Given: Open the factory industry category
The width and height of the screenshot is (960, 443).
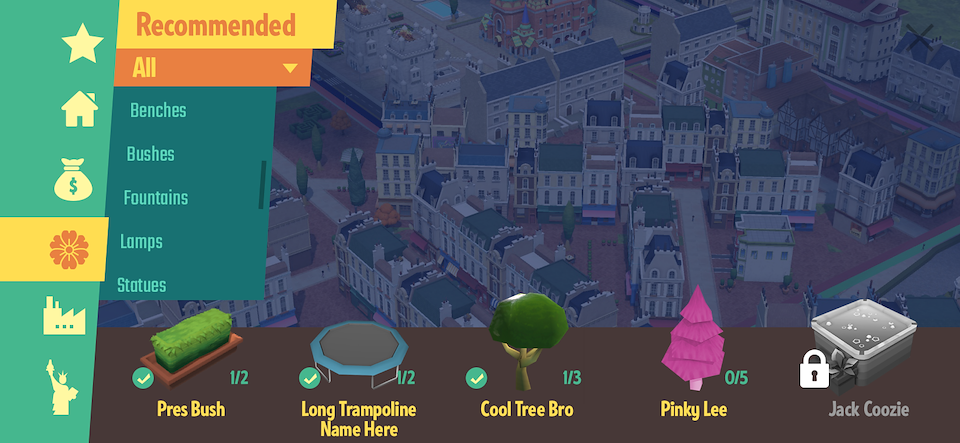Looking at the screenshot, I should point(64,315).
